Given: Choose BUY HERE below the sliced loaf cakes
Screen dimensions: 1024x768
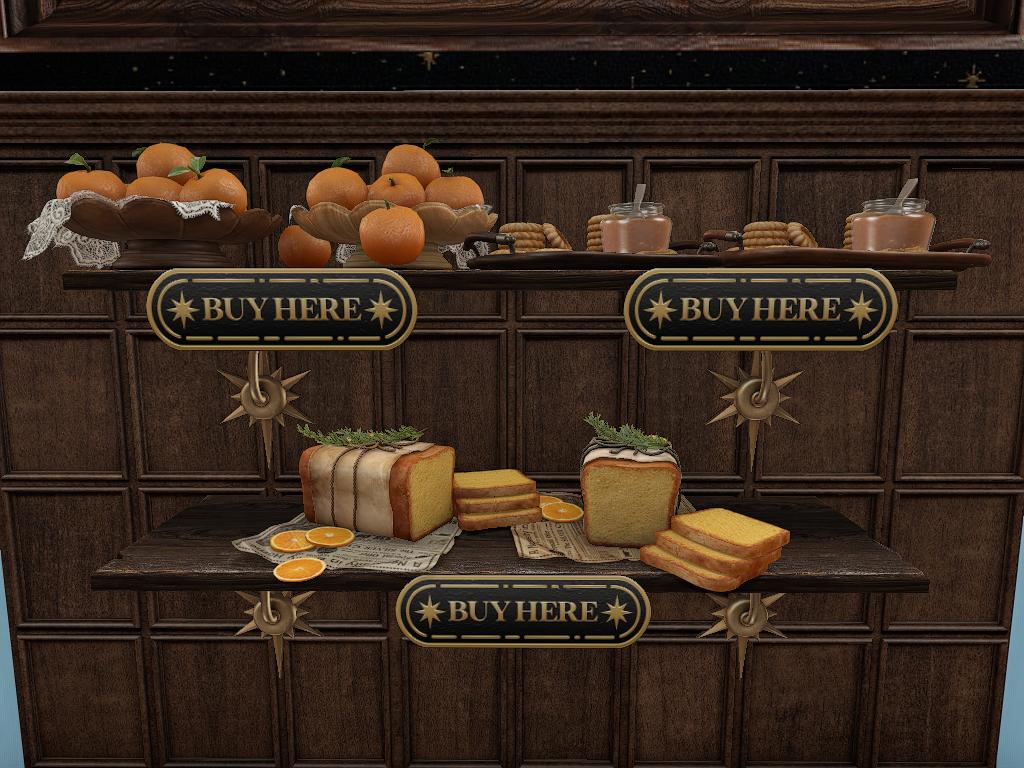Looking at the screenshot, I should coord(523,611).
